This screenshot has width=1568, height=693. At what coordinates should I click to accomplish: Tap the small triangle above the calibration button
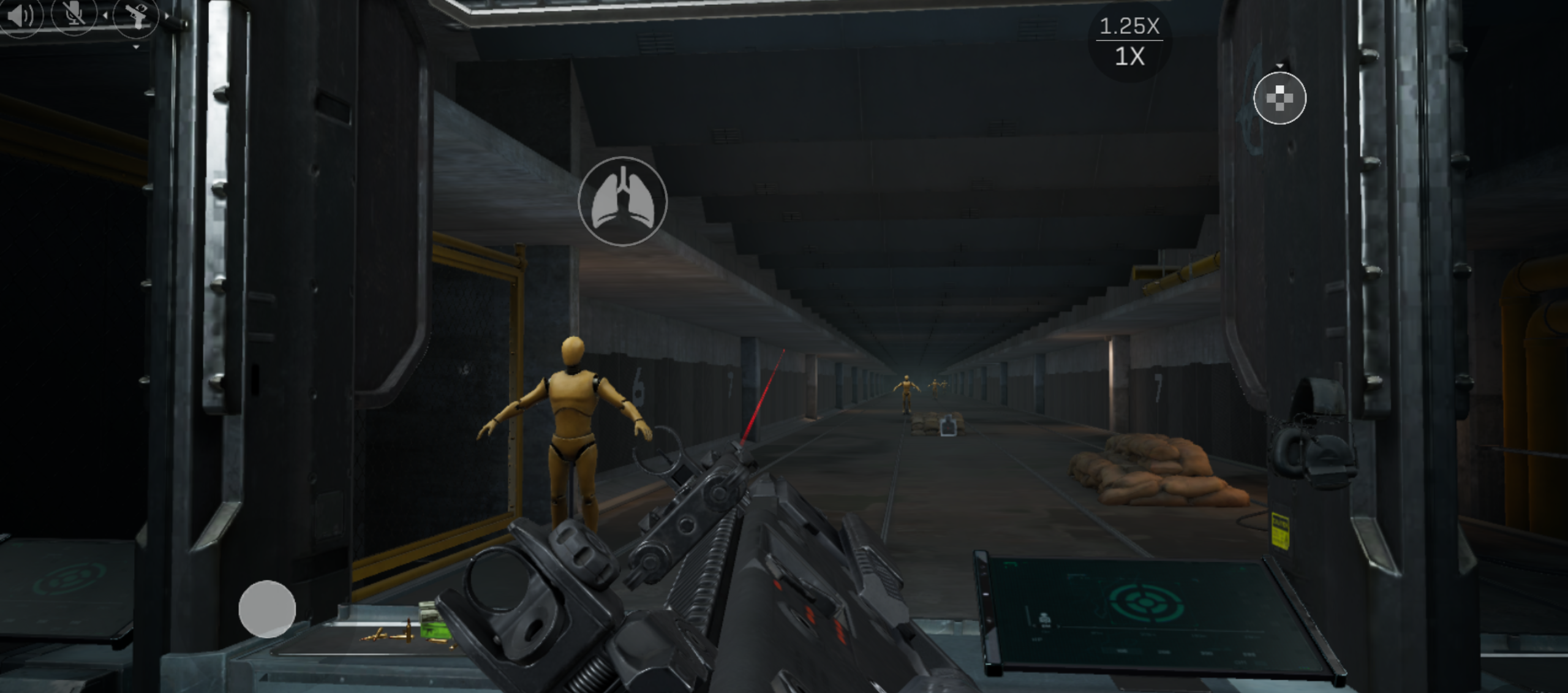[1280, 66]
